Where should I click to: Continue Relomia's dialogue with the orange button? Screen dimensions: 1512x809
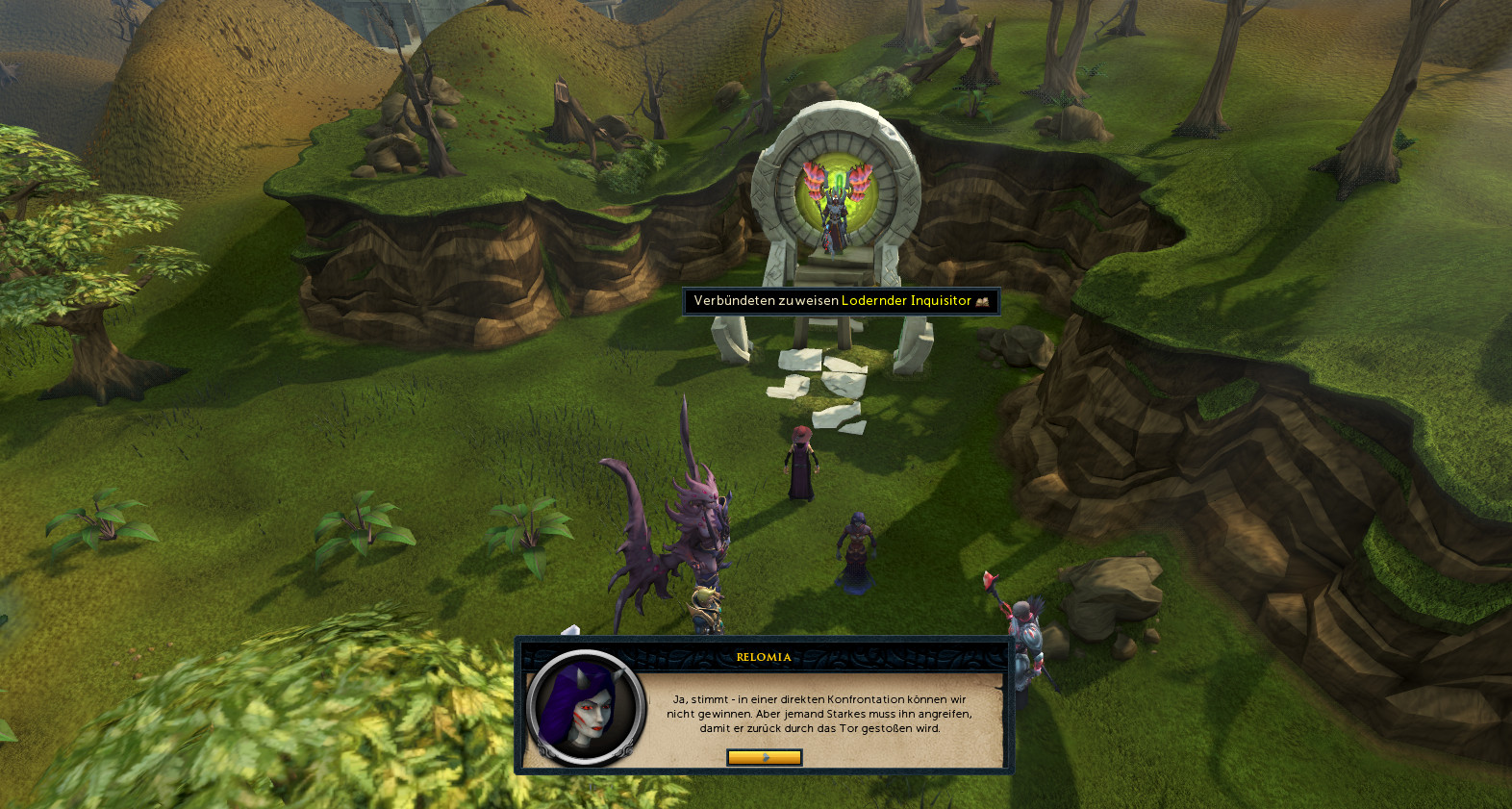pyautogui.click(x=764, y=757)
